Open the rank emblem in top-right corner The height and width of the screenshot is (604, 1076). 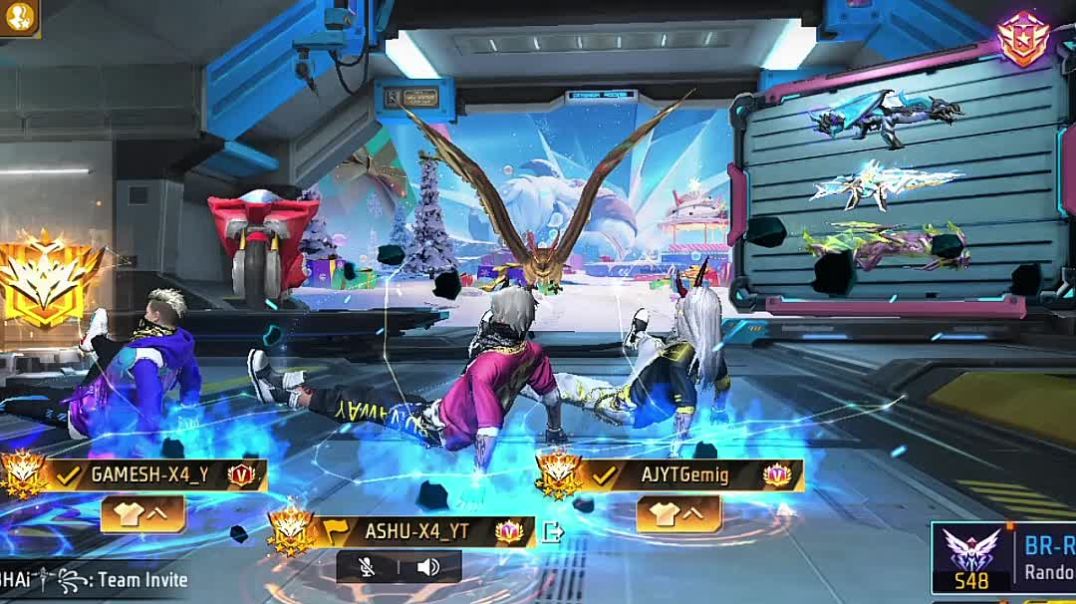[x=1022, y=38]
